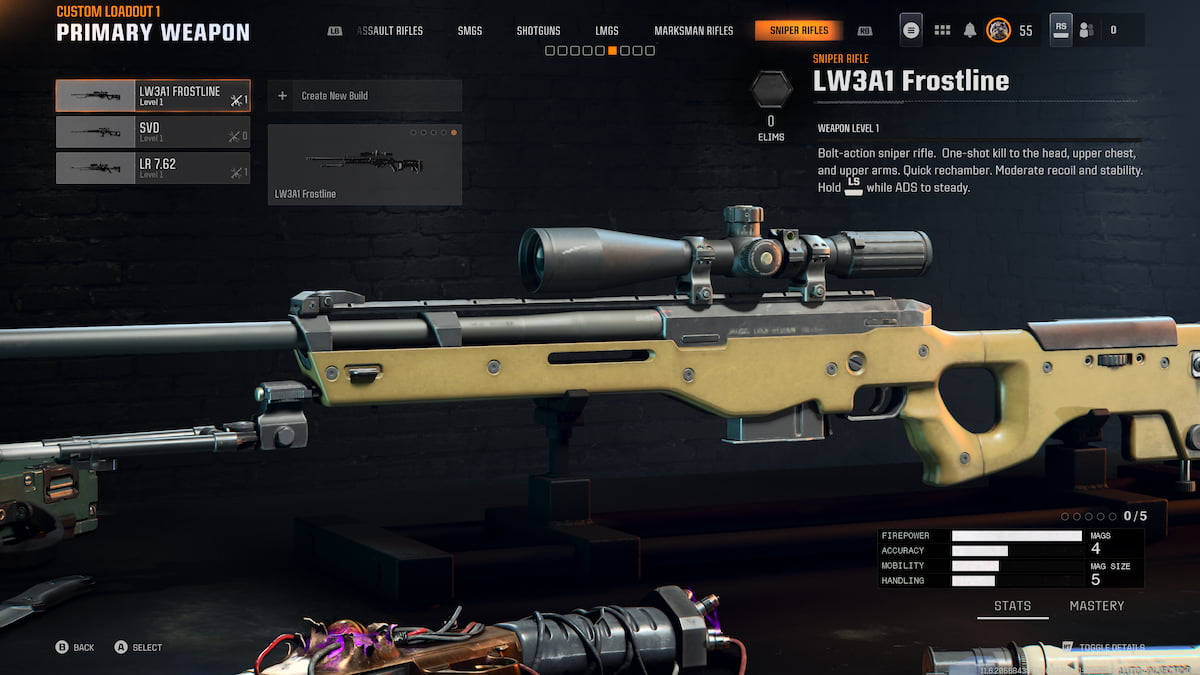Click Create New Build
1200x675 pixels.
(364, 96)
